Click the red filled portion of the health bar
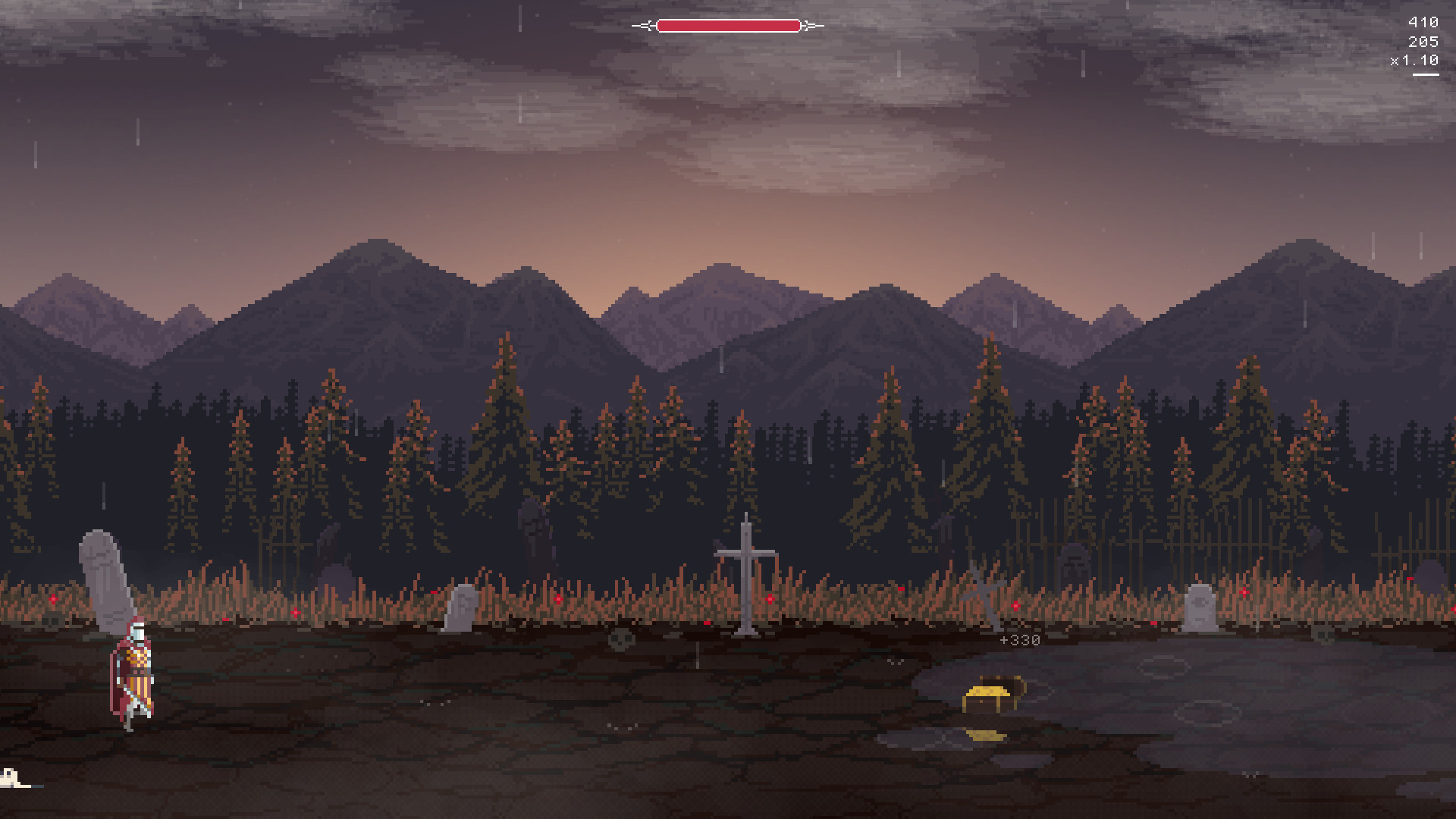 pyautogui.click(x=728, y=25)
